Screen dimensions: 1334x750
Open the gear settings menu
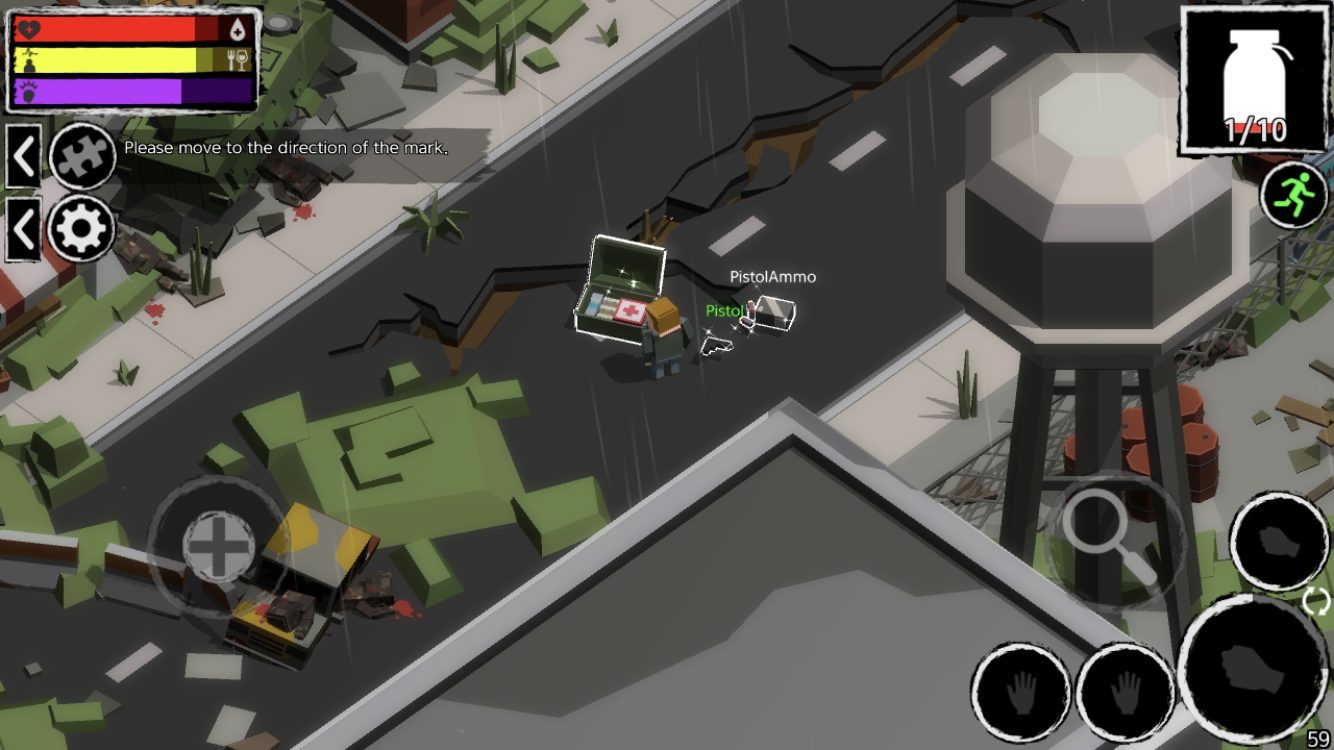click(82, 229)
